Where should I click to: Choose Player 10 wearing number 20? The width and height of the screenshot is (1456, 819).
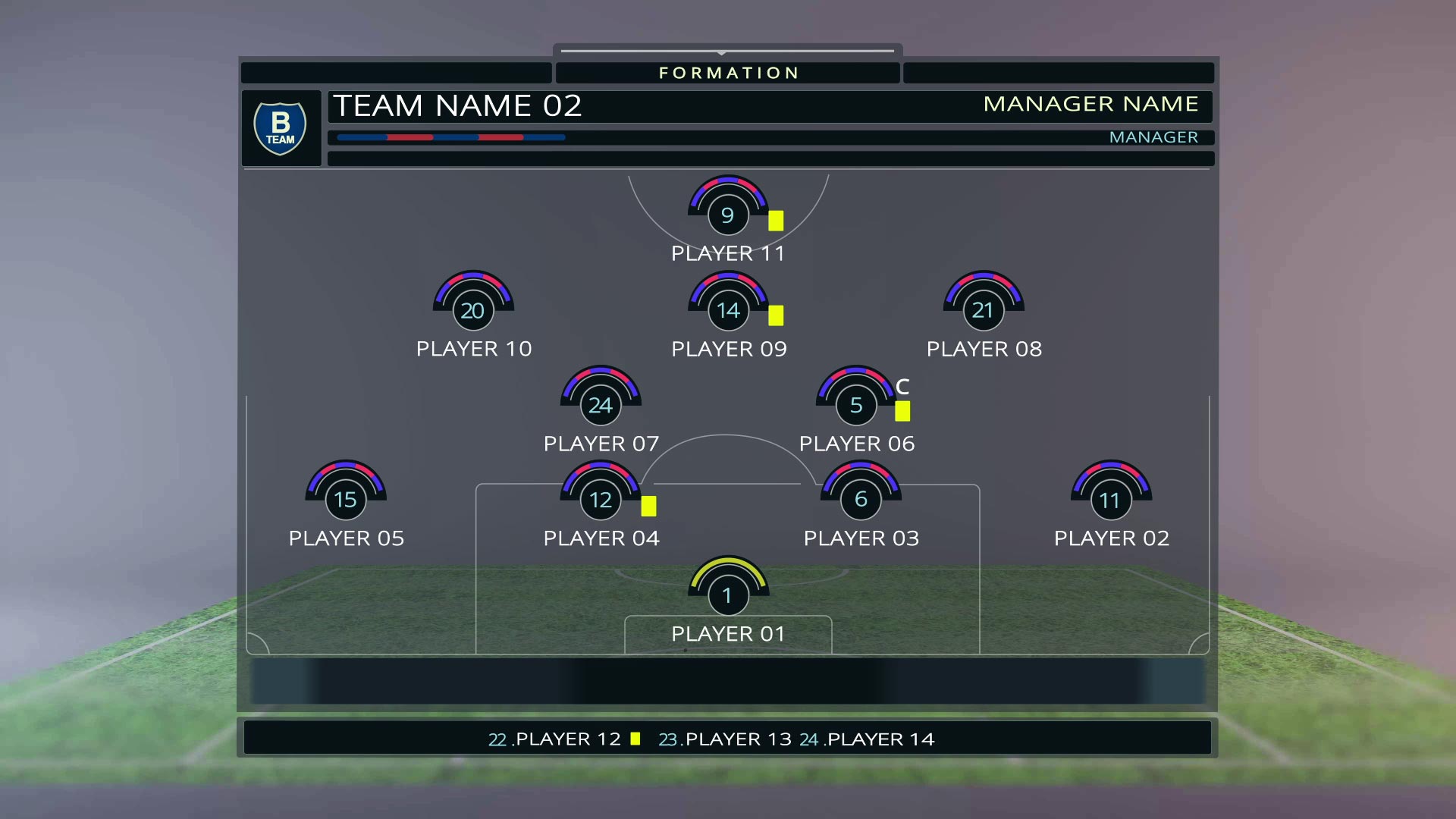pyautogui.click(x=472, y=311)
